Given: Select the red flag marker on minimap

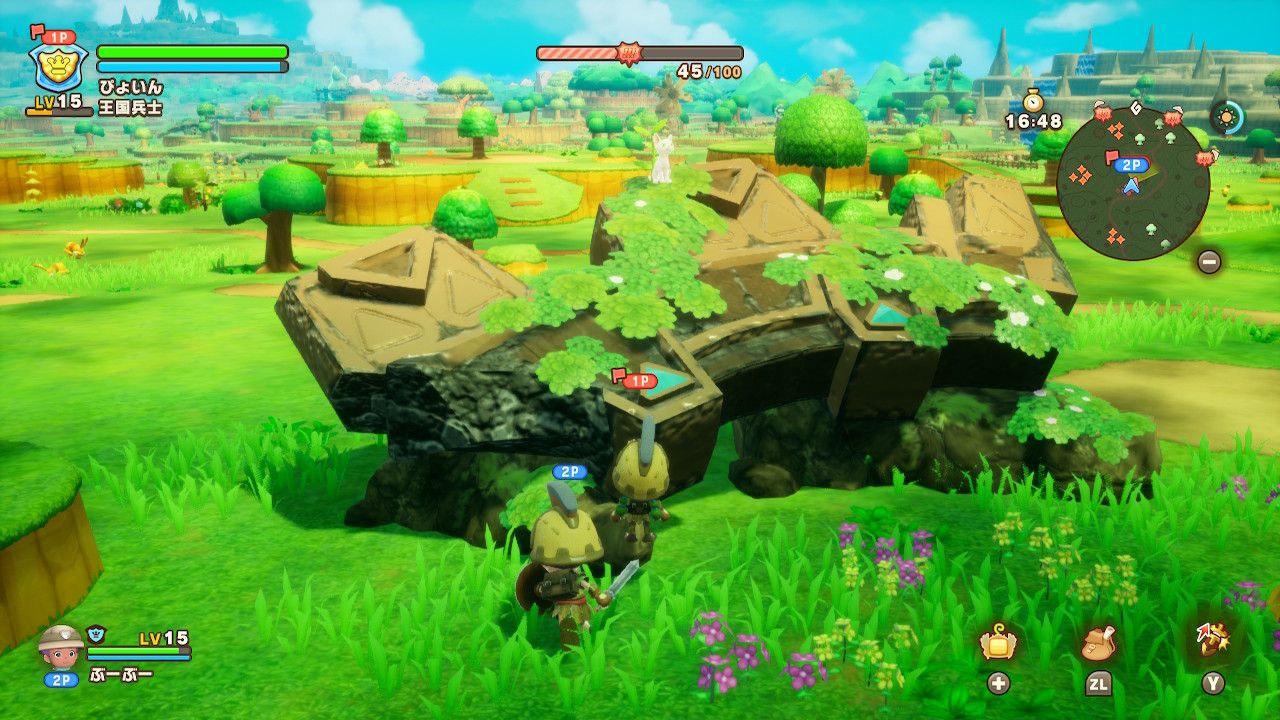Looking at the screenshot, I should click(1109, 158).
